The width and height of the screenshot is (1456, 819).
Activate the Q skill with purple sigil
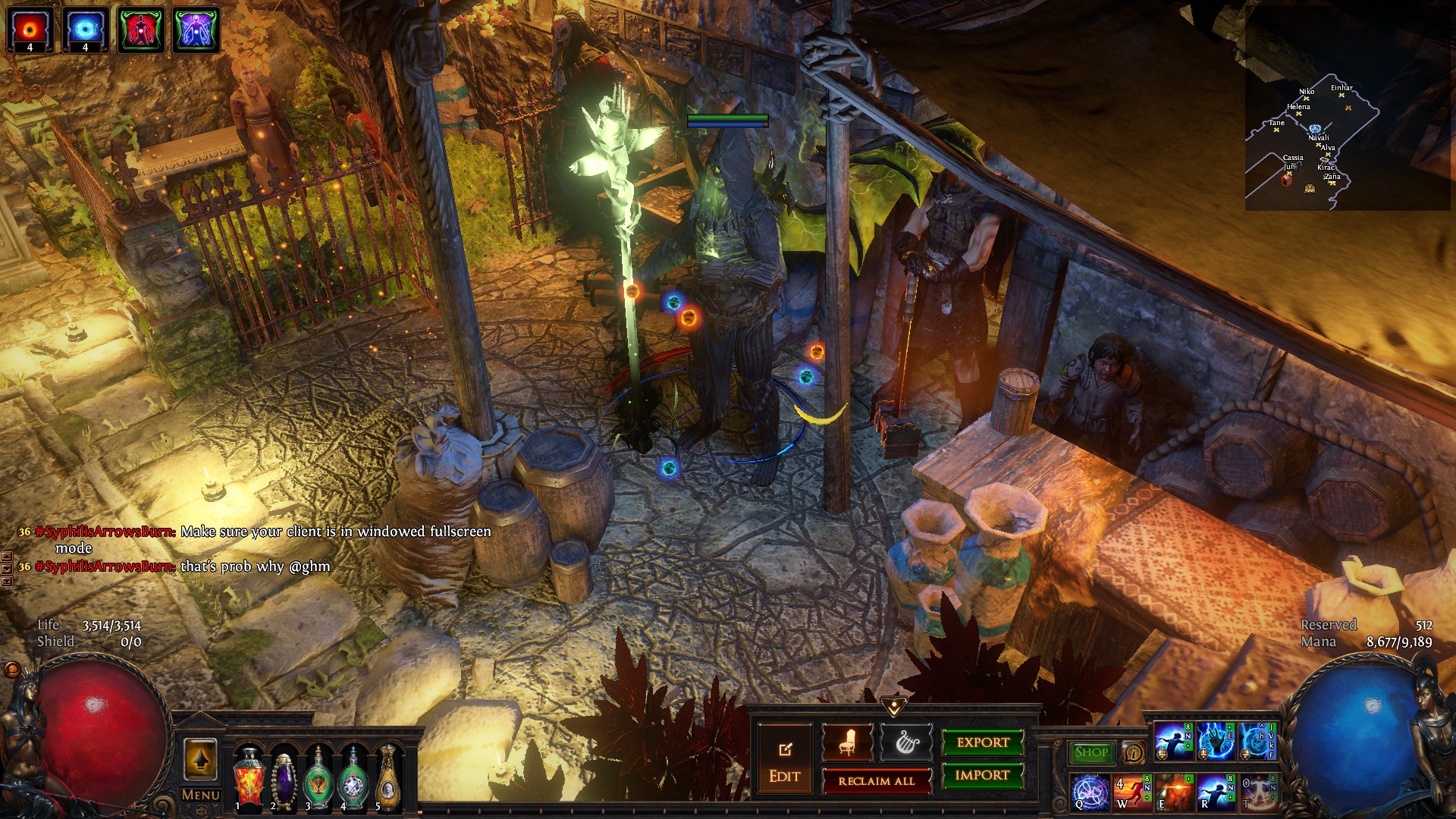point(1090,792)
